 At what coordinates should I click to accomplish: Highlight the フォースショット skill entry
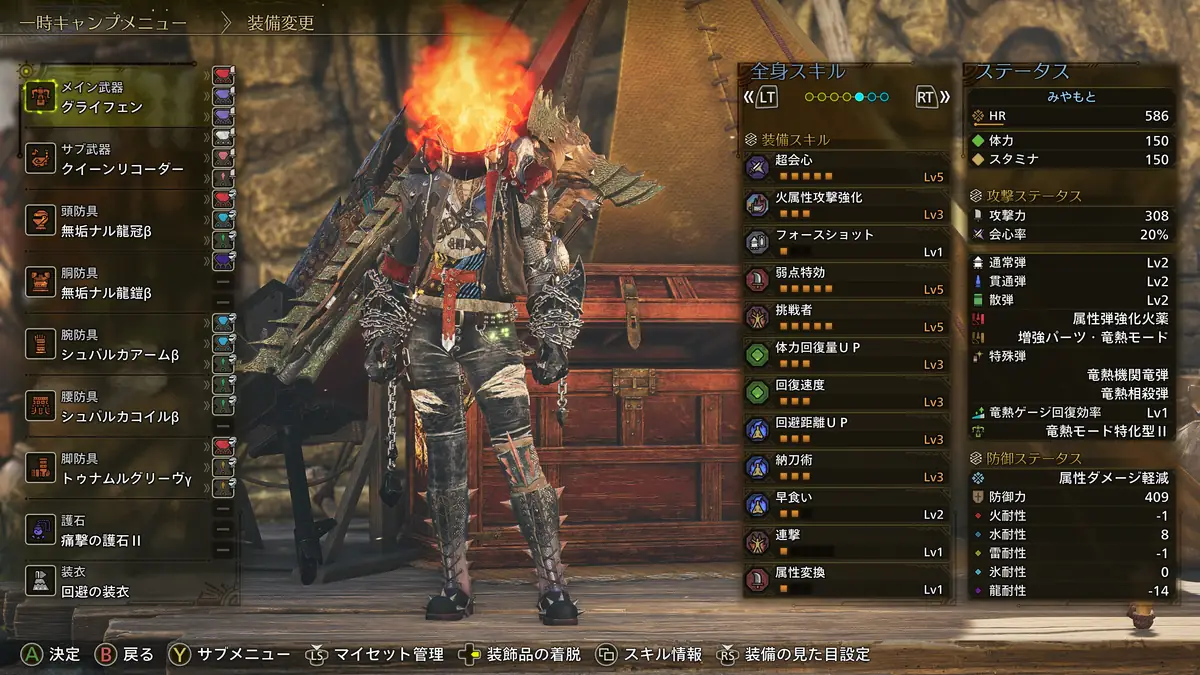click(846, 242)
